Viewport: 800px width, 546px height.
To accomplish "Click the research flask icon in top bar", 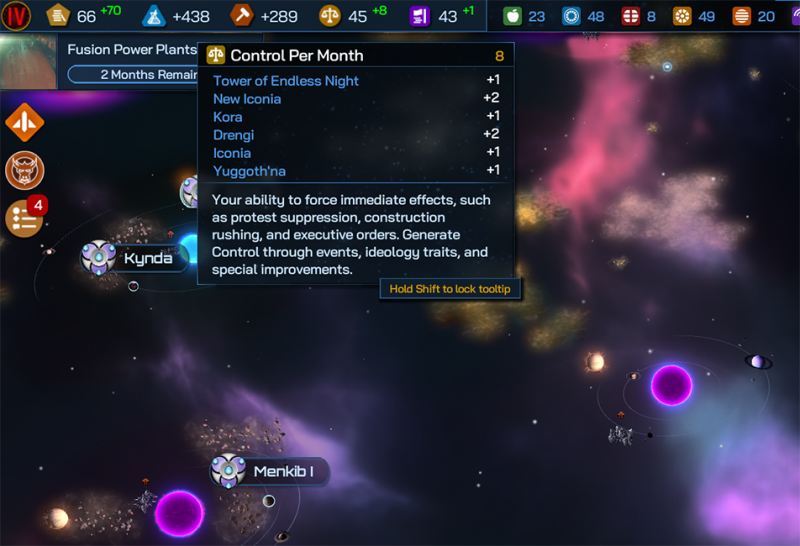I will pyautogui.click(x=154, y=16).
